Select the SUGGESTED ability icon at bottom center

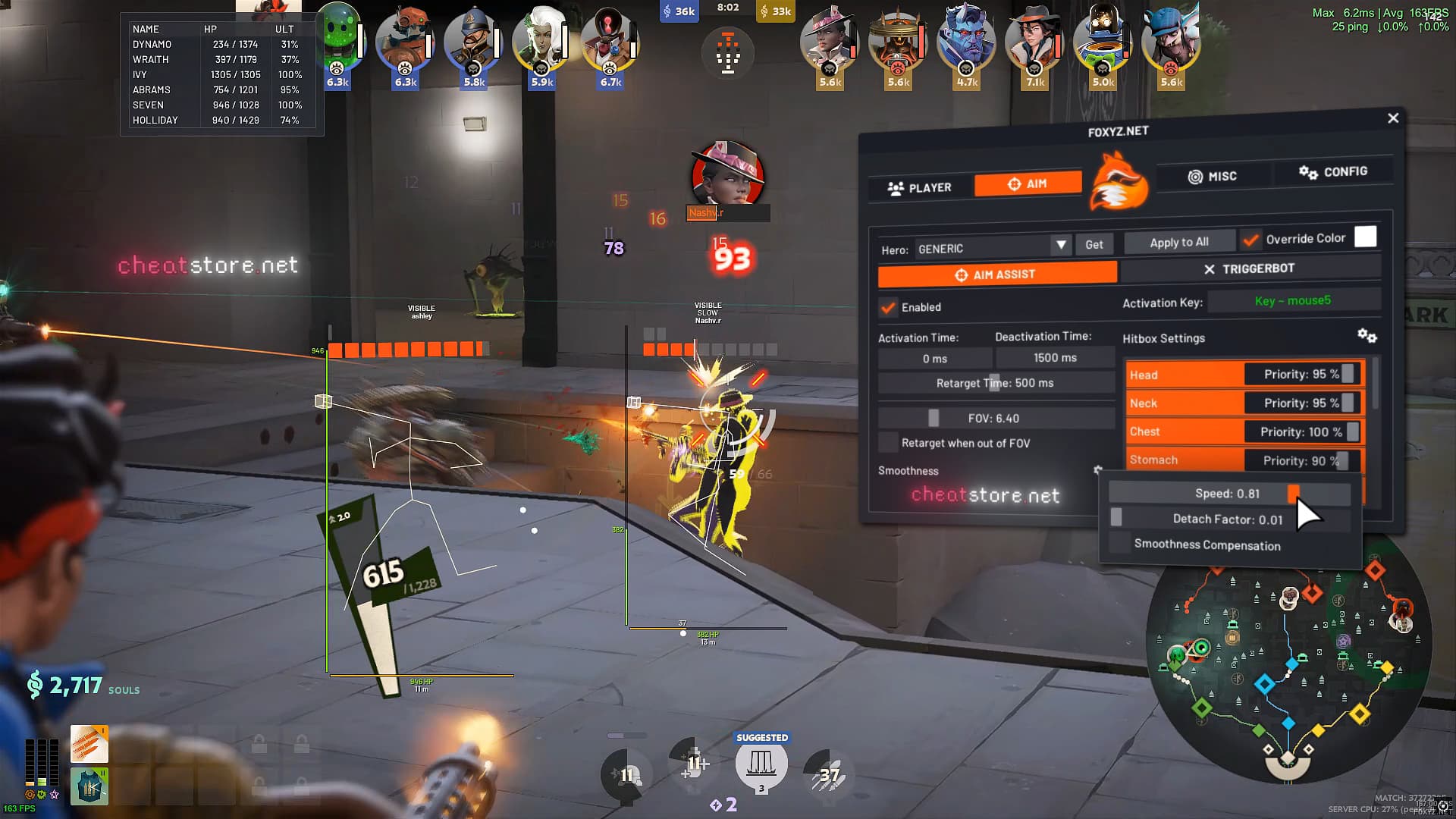click(761, 762)
